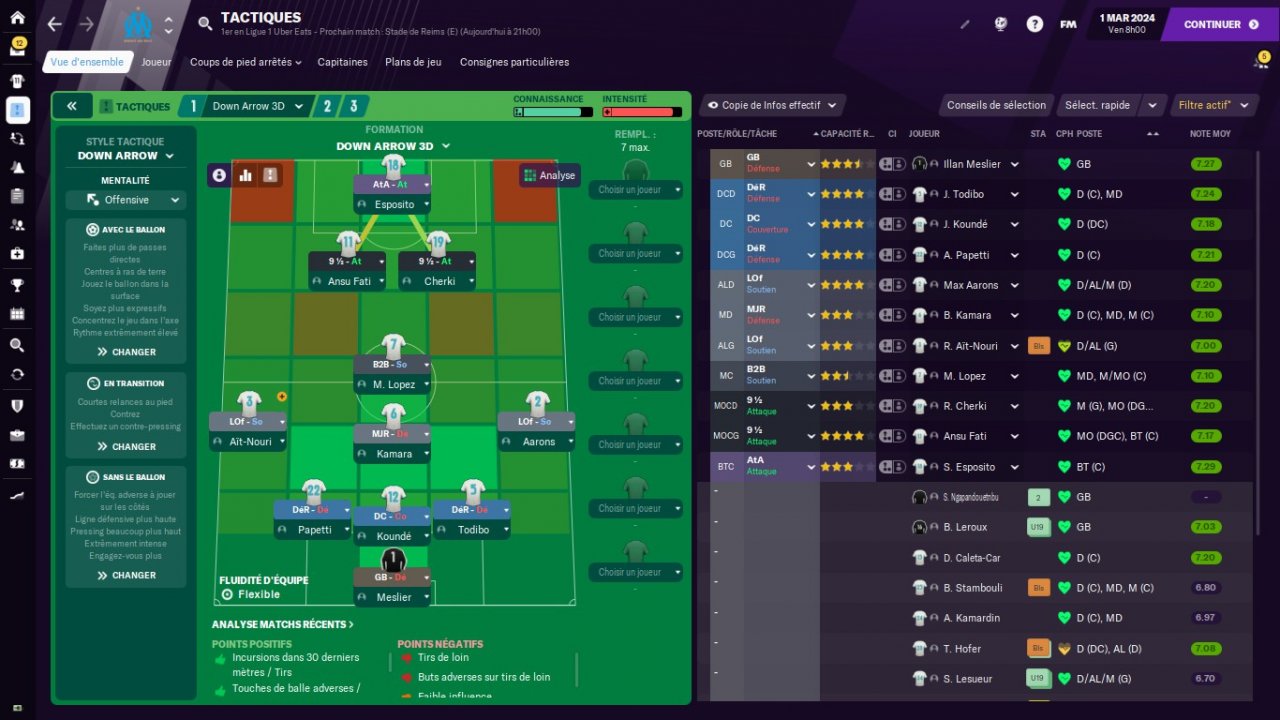Viewport: 1280px width, 720px height.
Task: Open Analyse matchs récents link
Action: point(283,625)
